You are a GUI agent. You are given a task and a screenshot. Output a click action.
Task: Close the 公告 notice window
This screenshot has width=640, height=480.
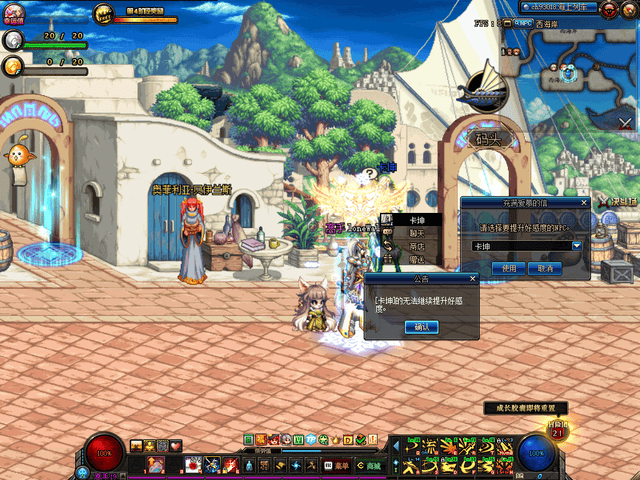tap(473, 279)
